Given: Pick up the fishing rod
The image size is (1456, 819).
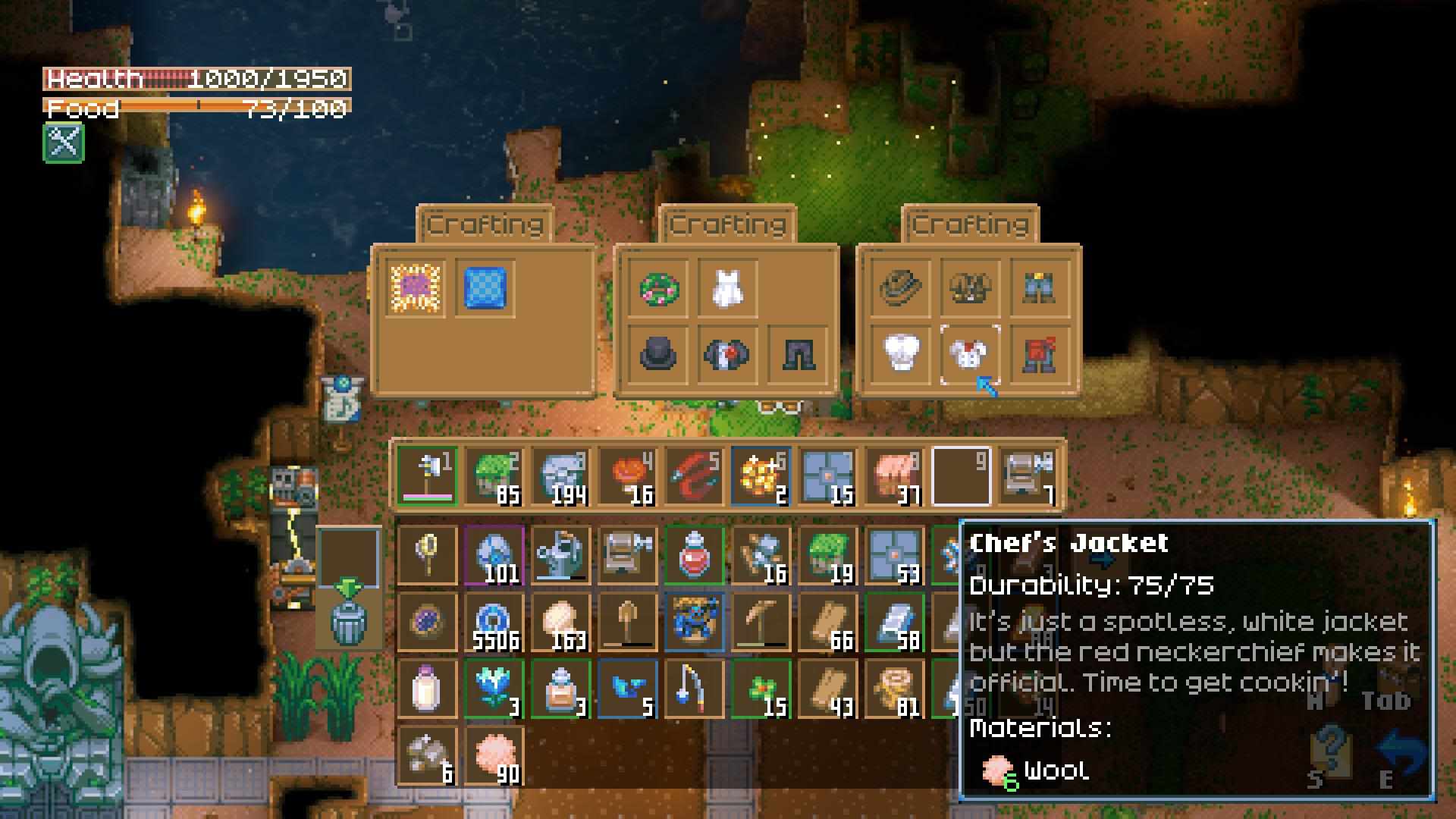Looking at the screenshot, I should (694, 689).
